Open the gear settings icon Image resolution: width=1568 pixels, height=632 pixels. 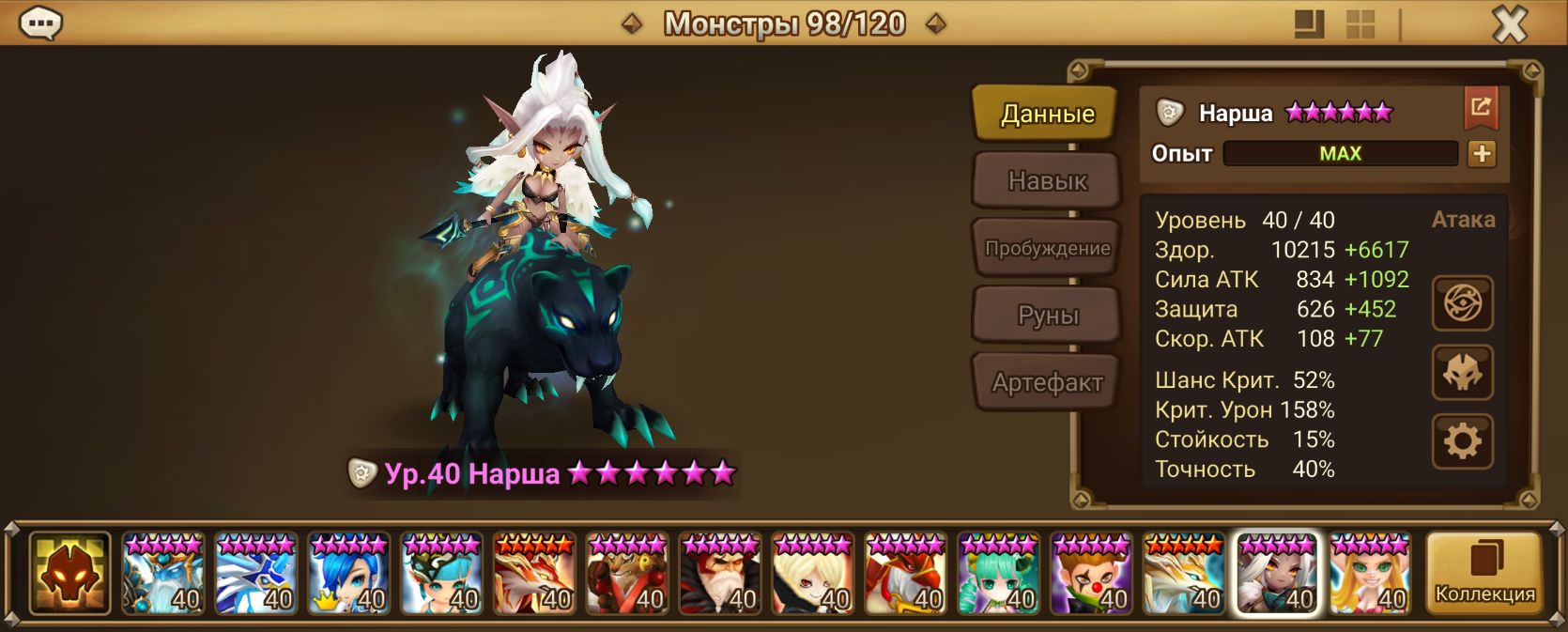1462,440
